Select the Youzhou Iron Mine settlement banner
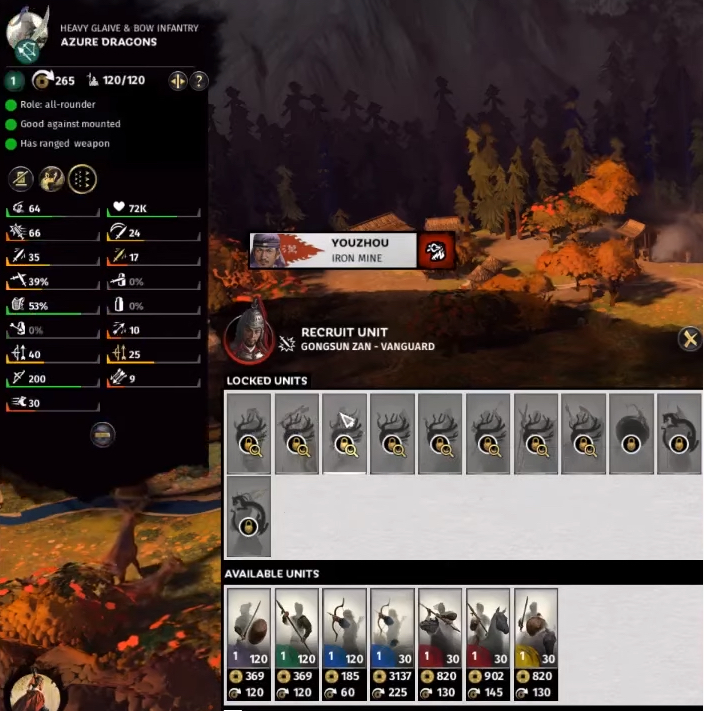The image size is (704, 711). tap(333, 249)
